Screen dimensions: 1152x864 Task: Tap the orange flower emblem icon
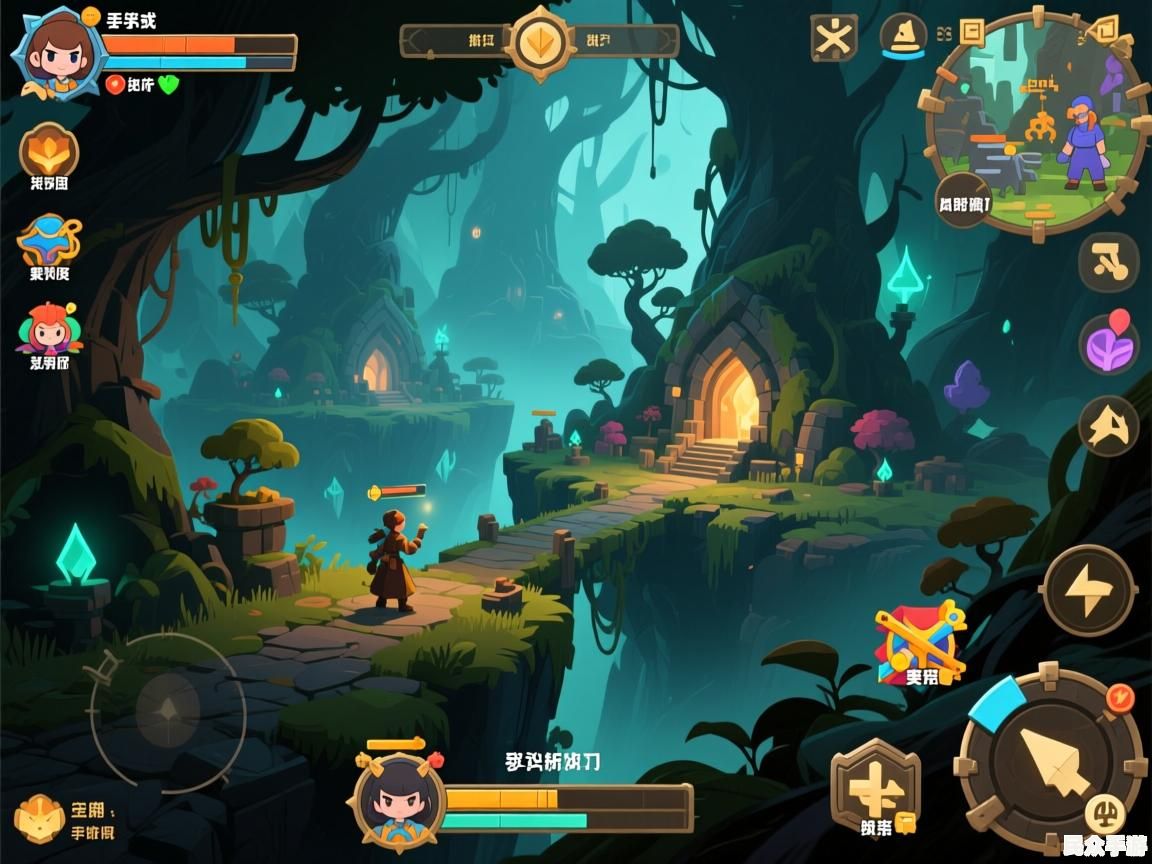[48, 152]
